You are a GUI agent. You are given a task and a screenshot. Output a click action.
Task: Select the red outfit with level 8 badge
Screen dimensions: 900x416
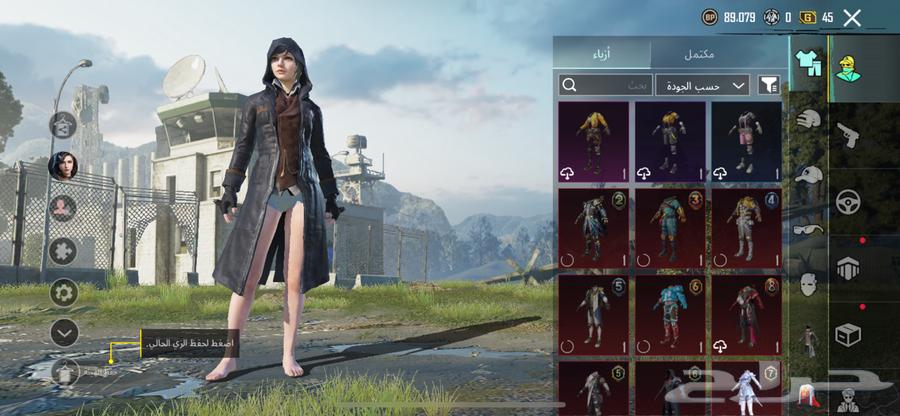coord(746,316)
